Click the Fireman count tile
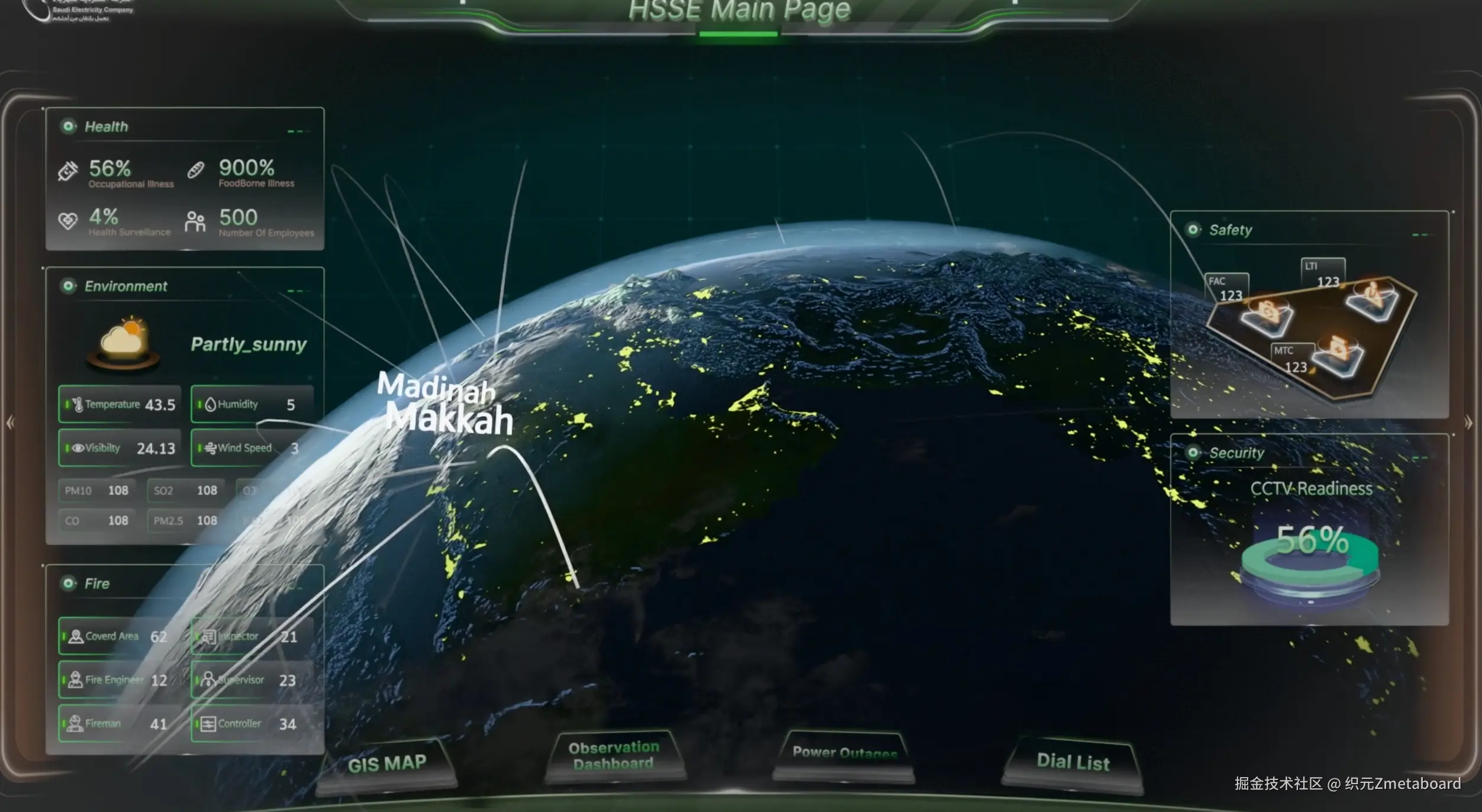The width and height of the screenshot is (1482, 812). (120, 723)
